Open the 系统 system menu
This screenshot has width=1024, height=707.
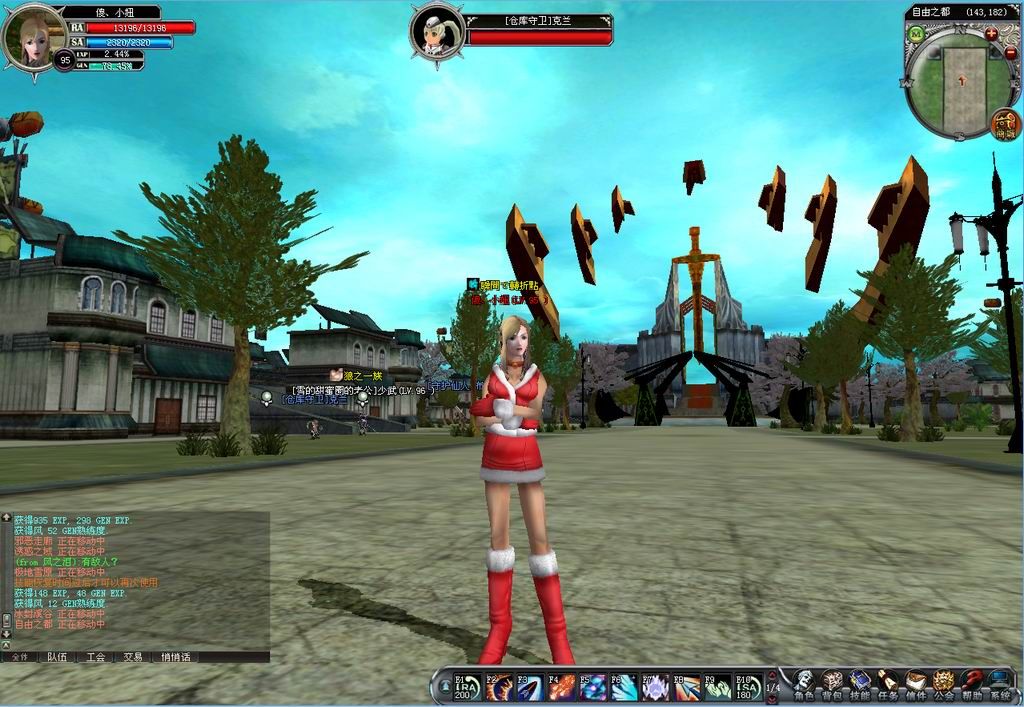1000,684
